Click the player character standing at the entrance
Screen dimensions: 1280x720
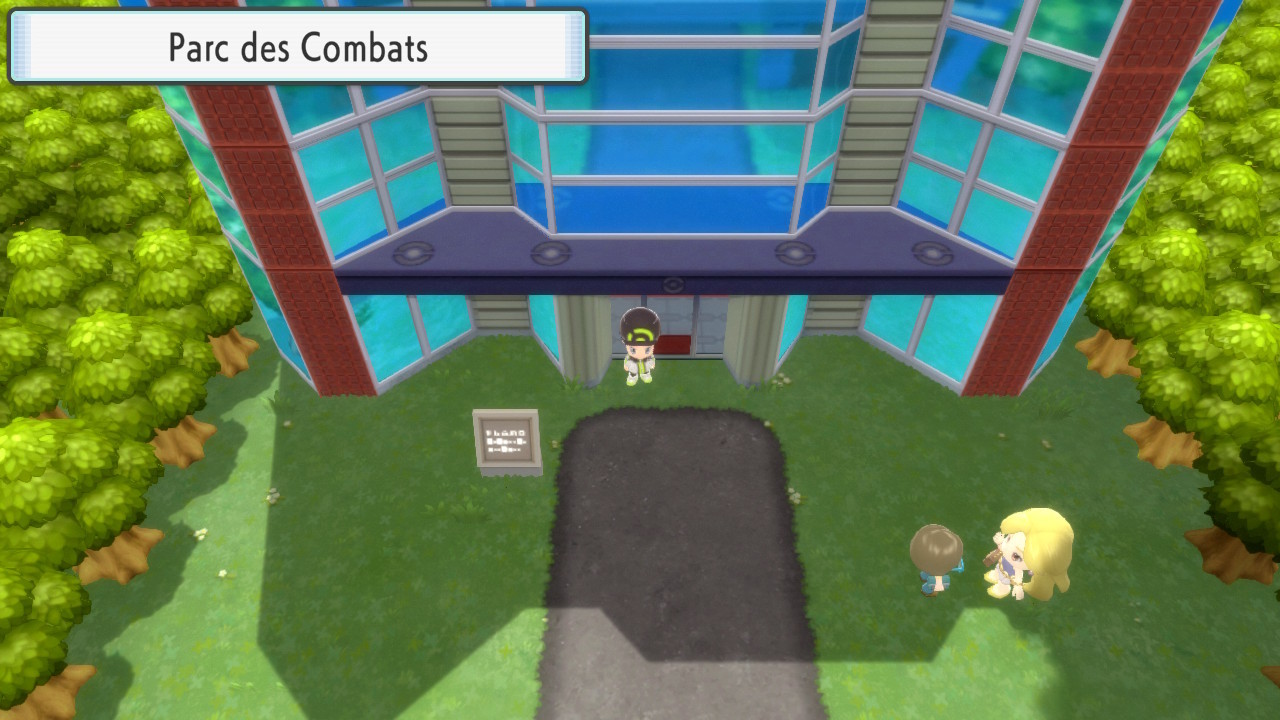click(640, 350)
